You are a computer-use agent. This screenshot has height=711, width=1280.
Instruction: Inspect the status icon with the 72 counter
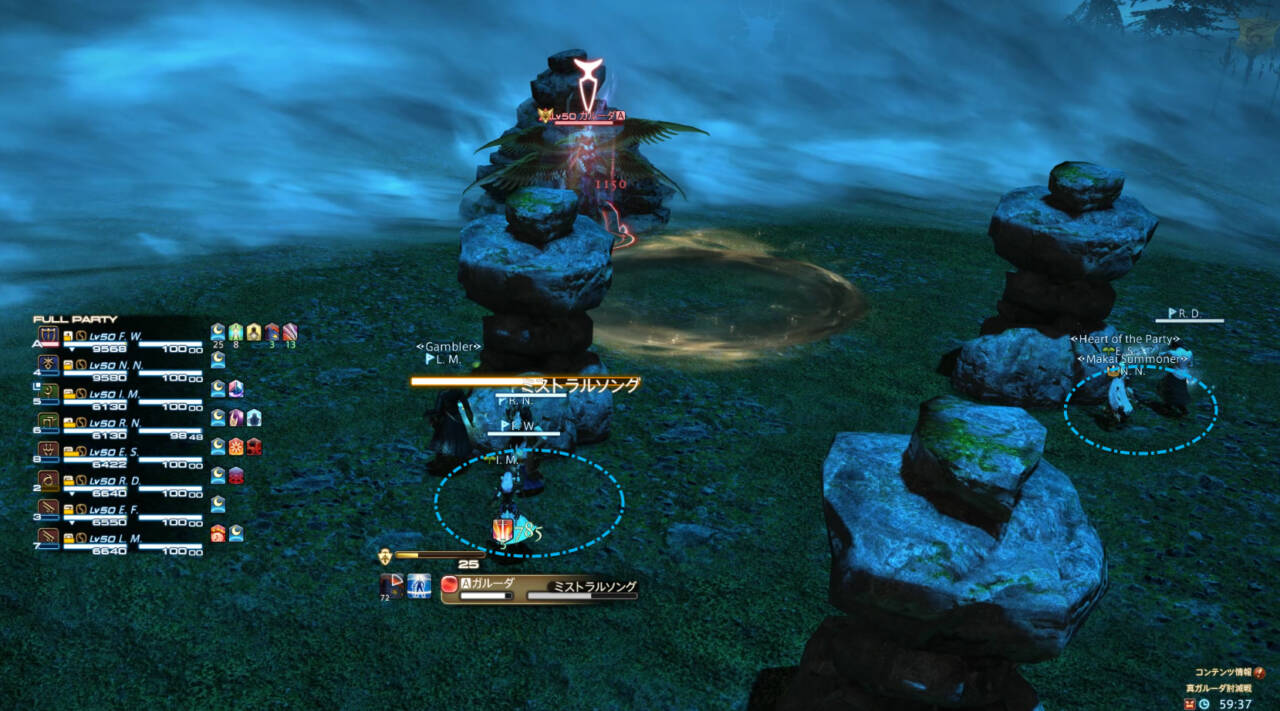pyautogui.click(x=392, y=586)
